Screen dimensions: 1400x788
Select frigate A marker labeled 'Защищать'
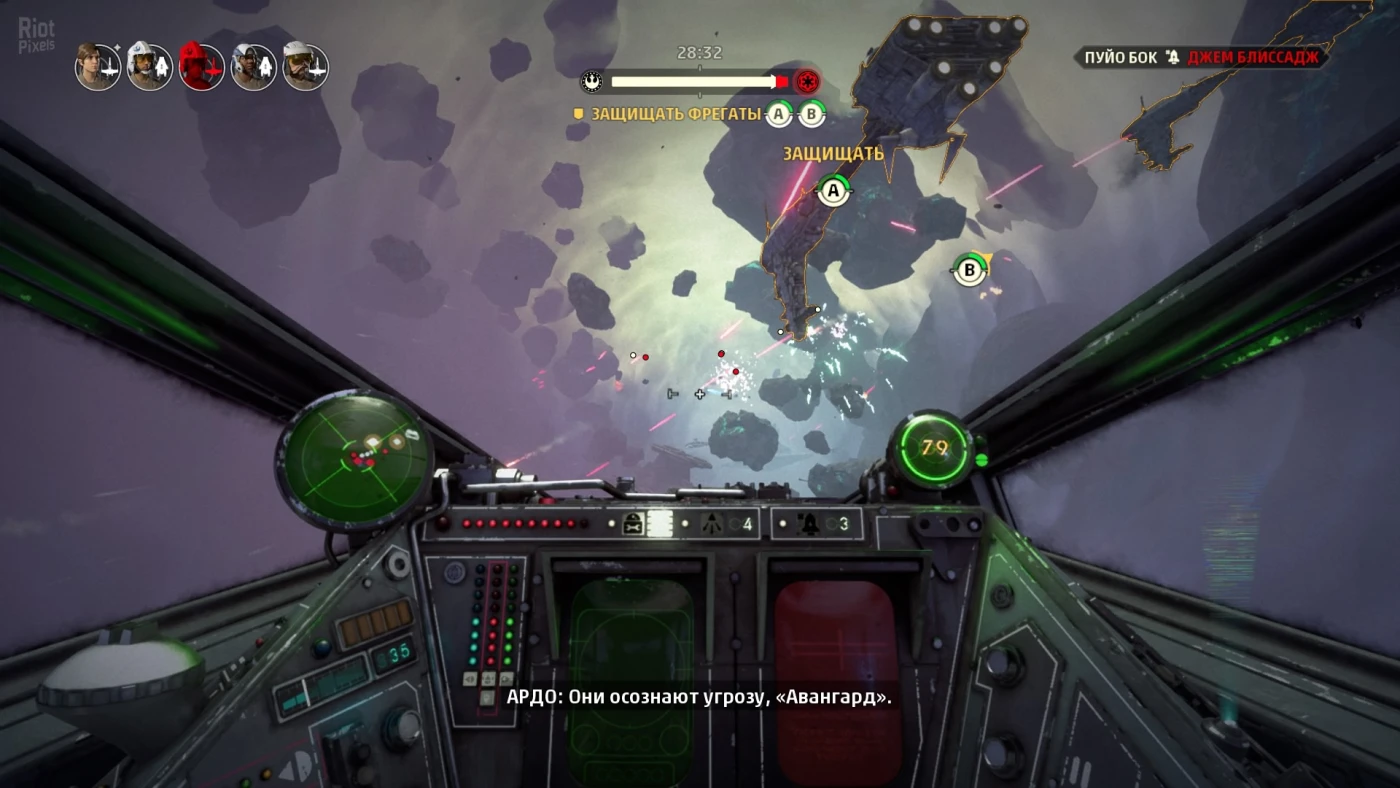833,189
